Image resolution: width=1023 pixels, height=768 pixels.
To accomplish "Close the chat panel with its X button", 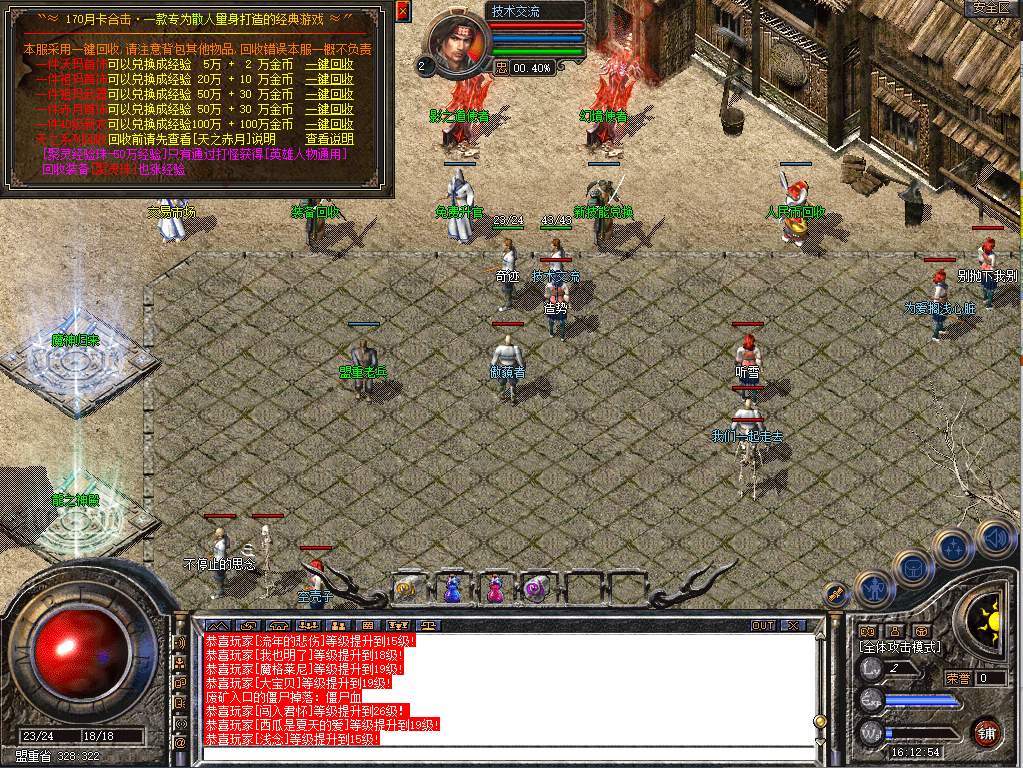I will pos(792,626).
